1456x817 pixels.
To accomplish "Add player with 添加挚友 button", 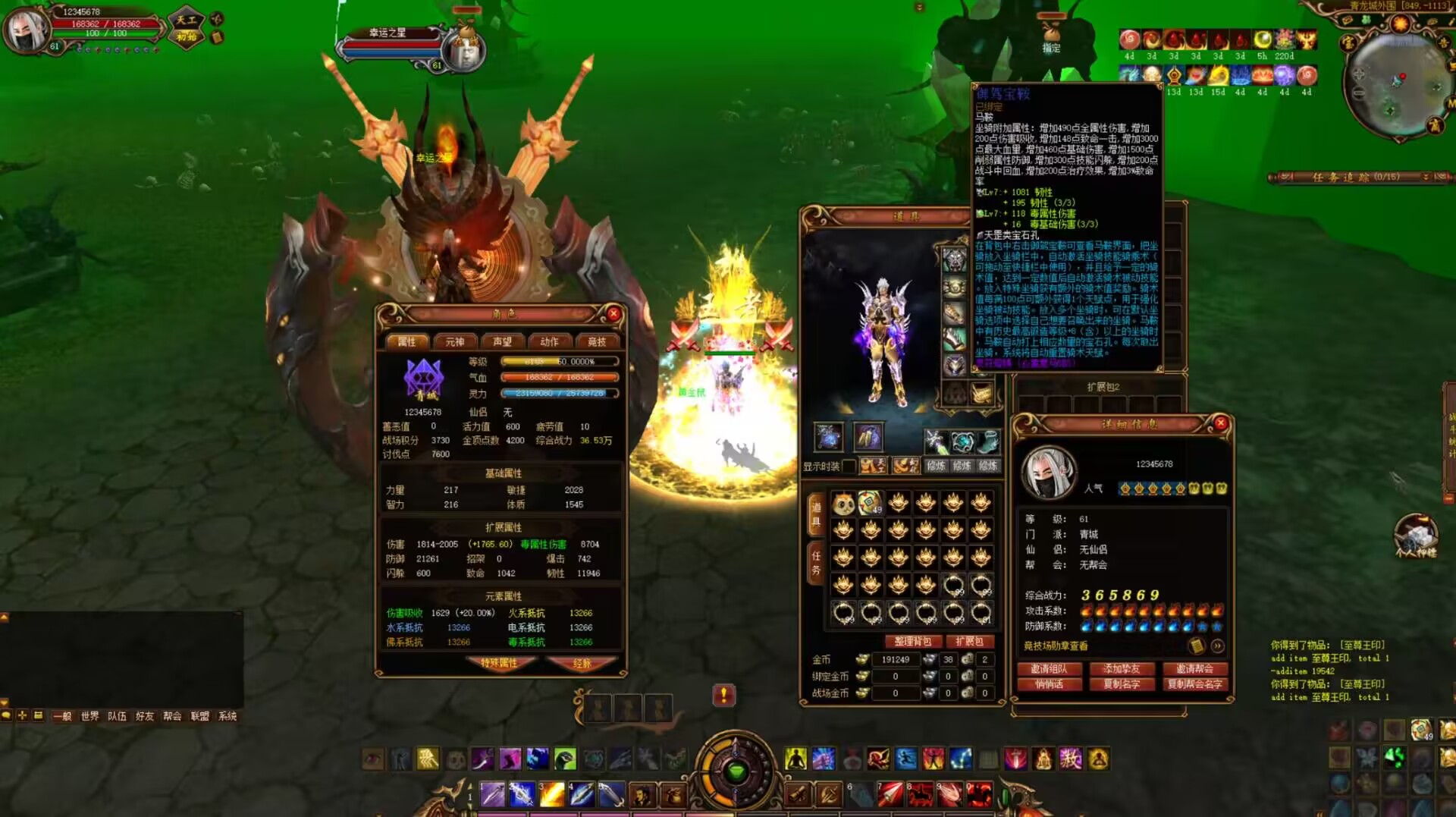I will tap(1122, 669).
